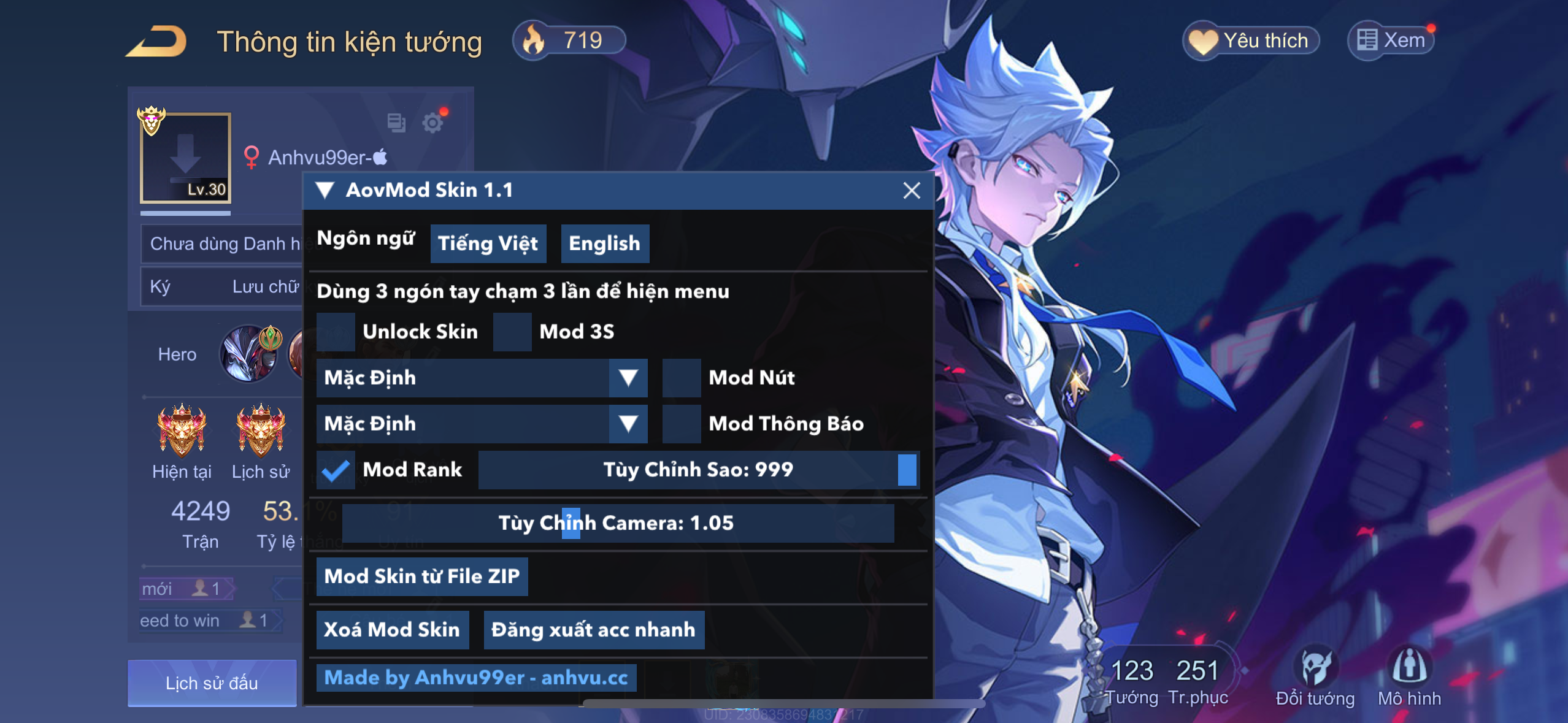Switch language to English
This screenshot has width=1568, height=723.
[x=604, y=243]
